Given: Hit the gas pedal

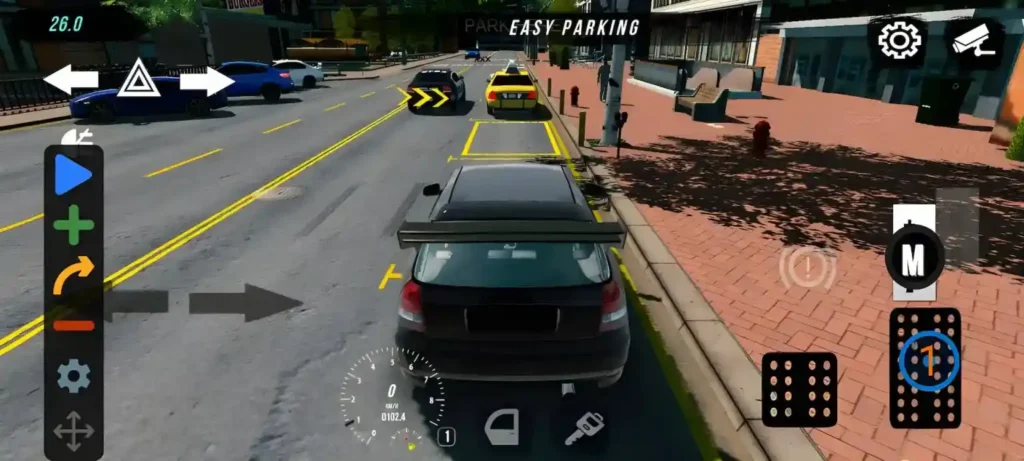Looking at the screenshot, I should click(925, 367).
